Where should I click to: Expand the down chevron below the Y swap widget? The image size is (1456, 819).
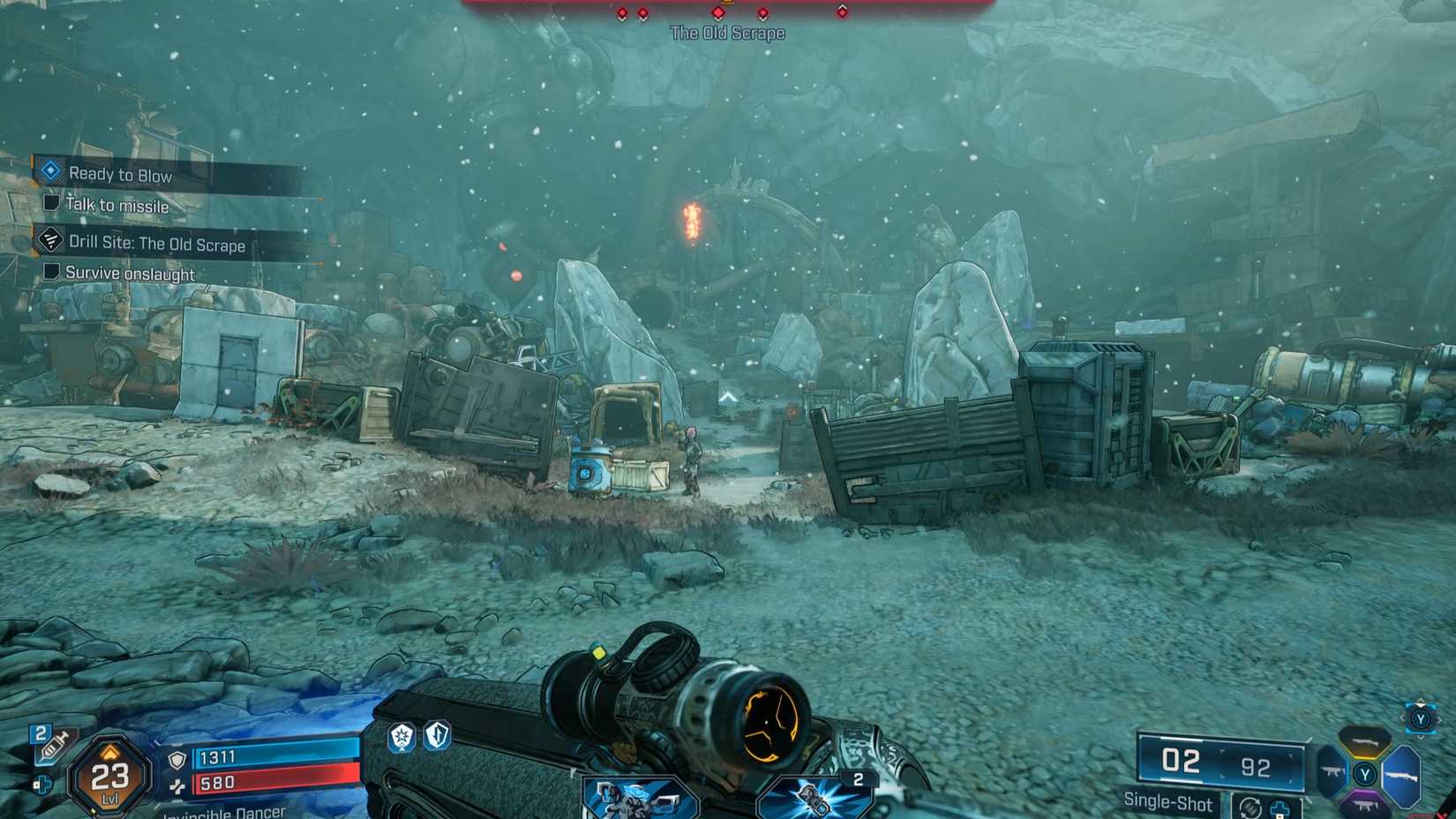tap(1420, 738)
